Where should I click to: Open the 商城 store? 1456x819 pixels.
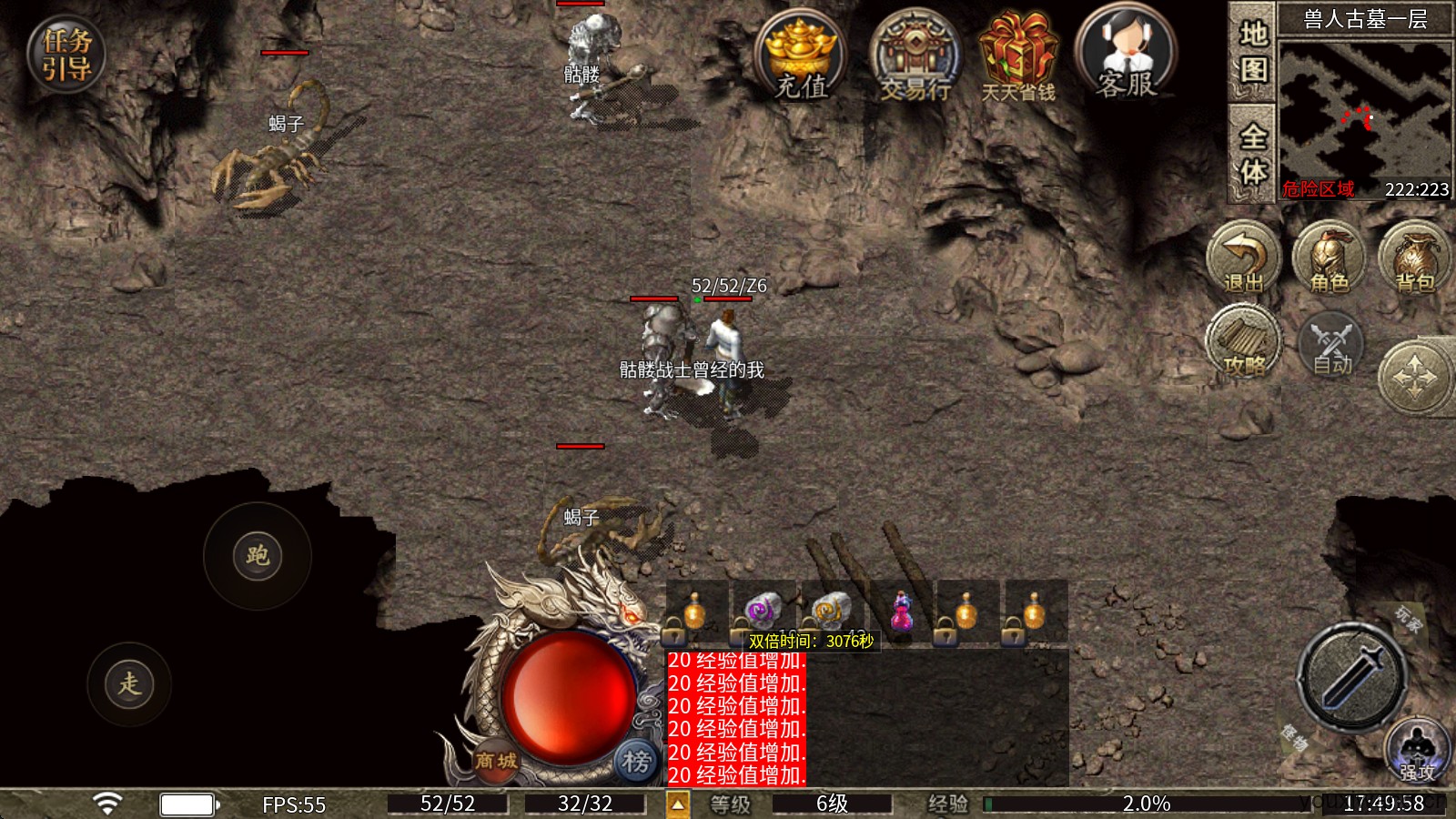[496, 761]
